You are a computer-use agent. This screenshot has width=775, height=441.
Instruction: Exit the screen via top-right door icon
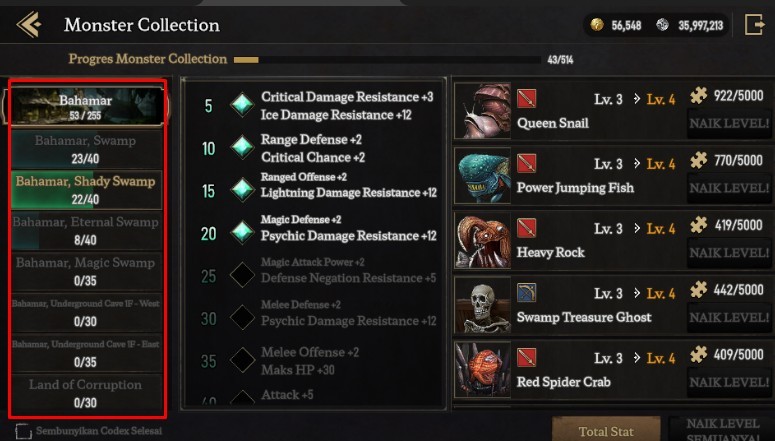click(753, 25)
